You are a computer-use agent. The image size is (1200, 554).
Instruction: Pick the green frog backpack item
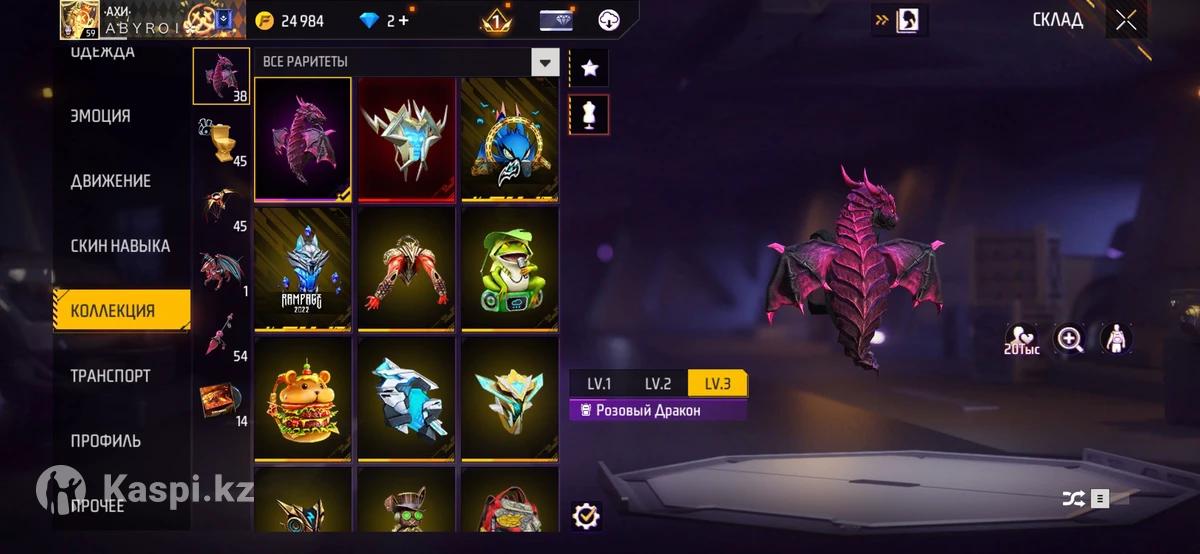pos(509,268)
